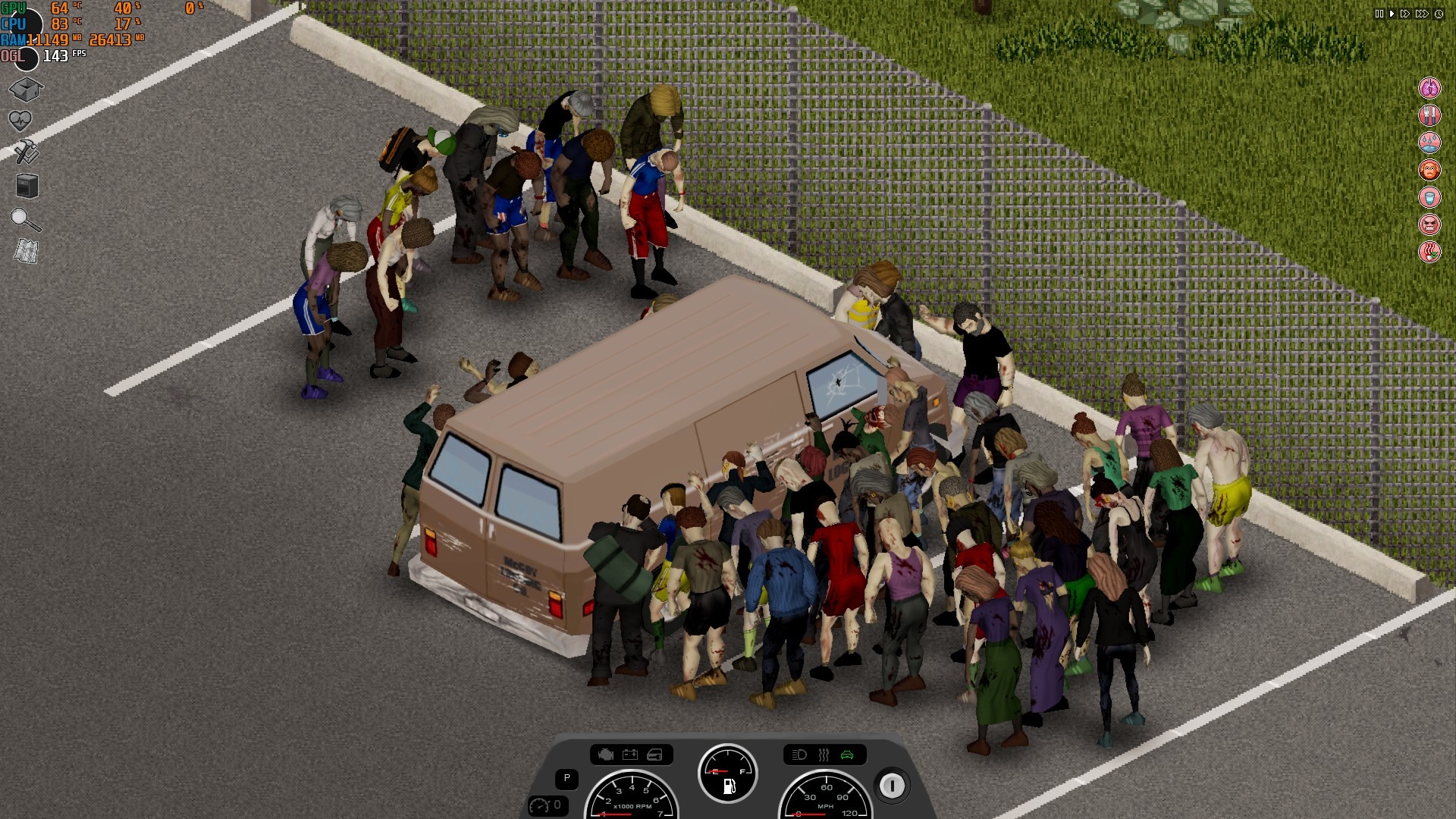Click the engine status dashboard icon
This screenshot has width=1456, height=819.
(x=606, y=755)
